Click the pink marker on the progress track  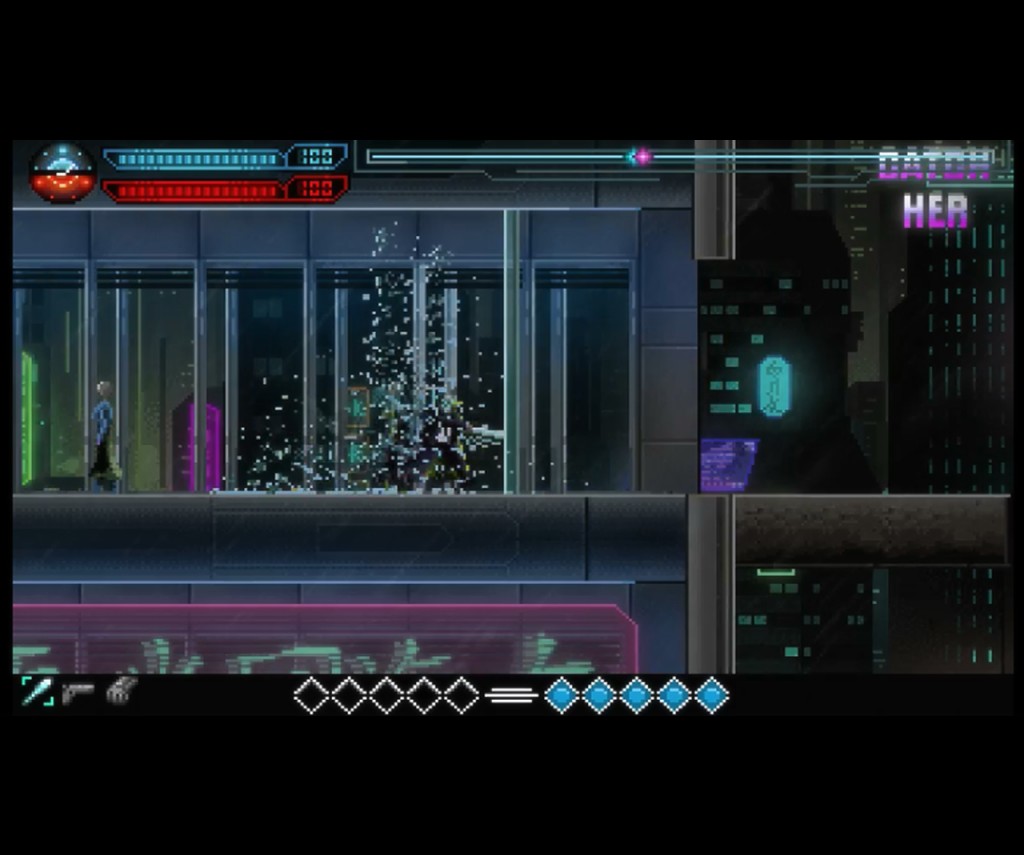tap(642, 156)
